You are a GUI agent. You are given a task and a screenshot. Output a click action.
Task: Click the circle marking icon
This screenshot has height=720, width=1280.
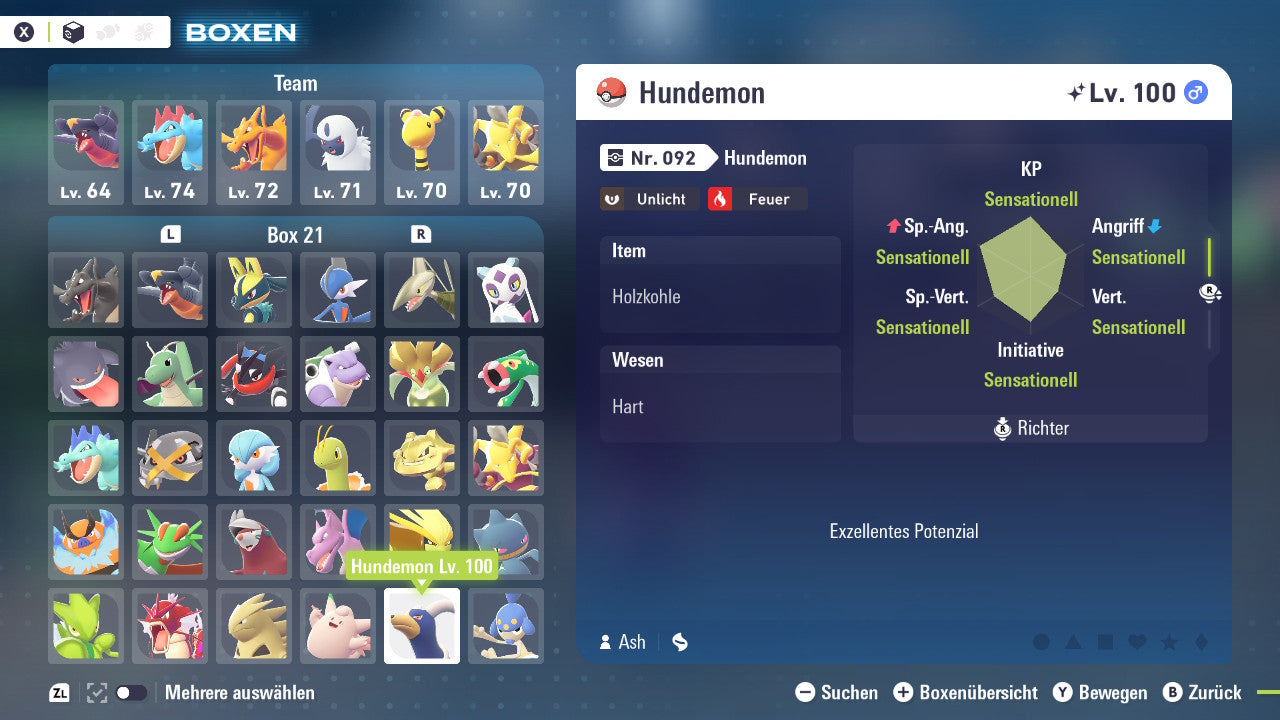coord(1040,641)
